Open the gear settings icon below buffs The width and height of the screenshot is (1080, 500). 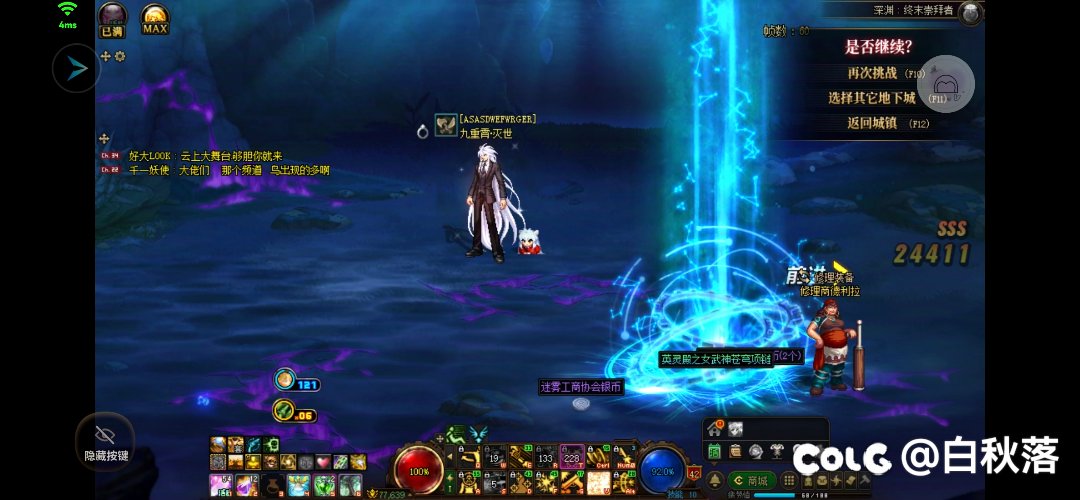[x=120, y=56]
